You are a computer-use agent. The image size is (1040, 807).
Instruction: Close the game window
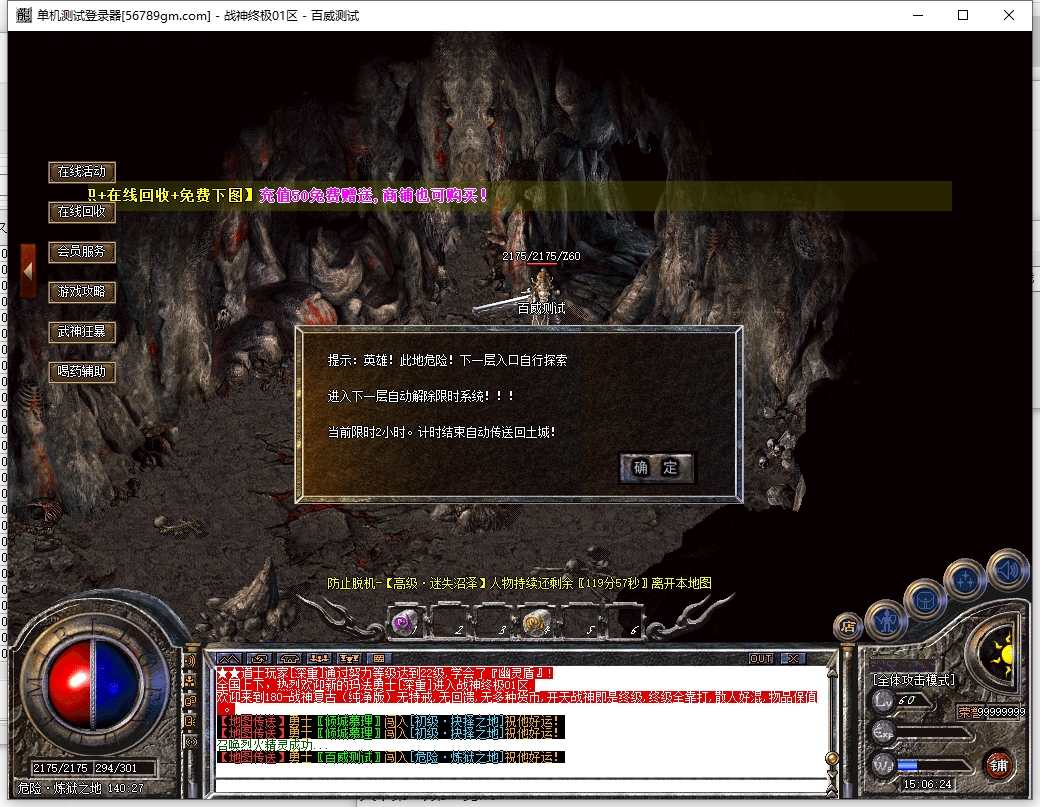point(1009,15)
